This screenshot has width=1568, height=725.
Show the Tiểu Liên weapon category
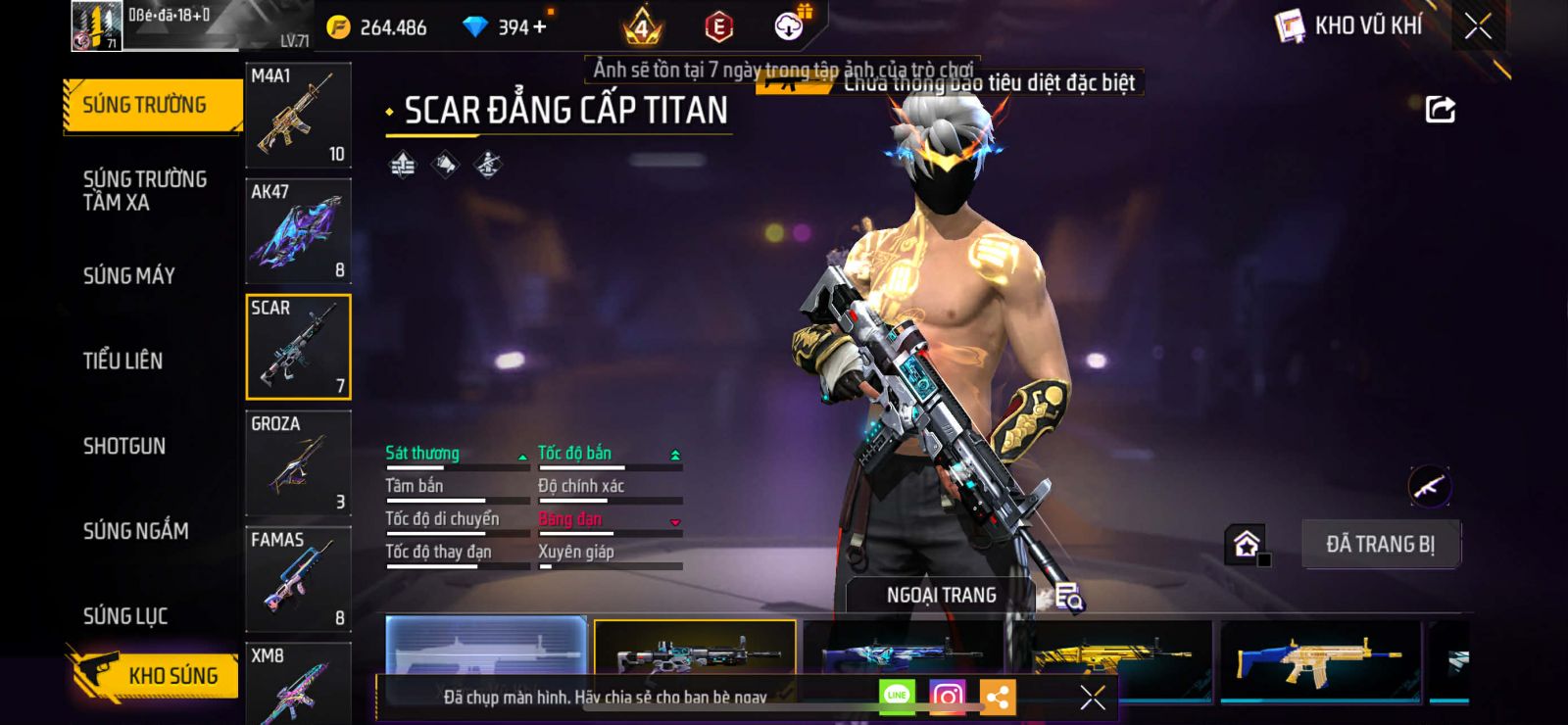pyautogui.click(x=123, y=361)
